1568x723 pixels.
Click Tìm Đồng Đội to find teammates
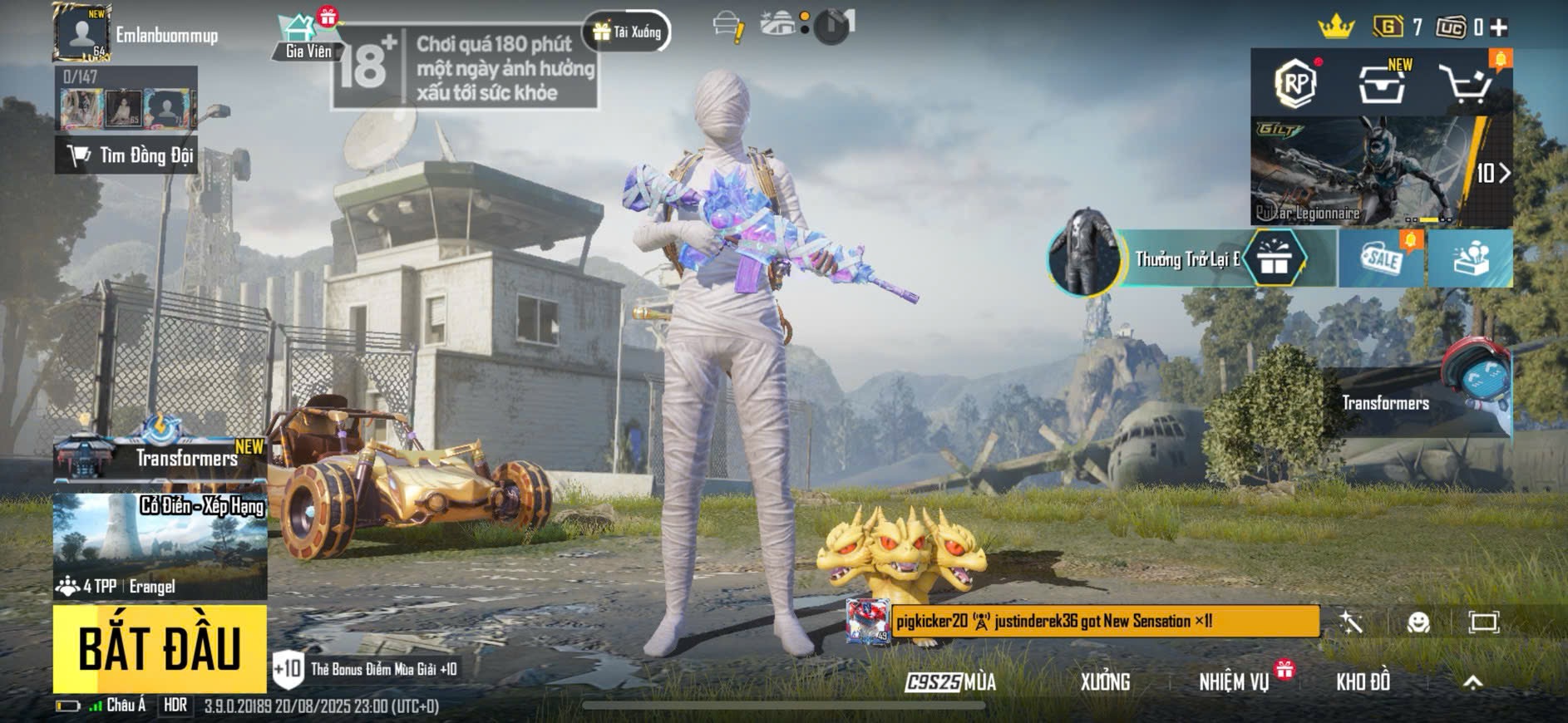tap(126, 155)
